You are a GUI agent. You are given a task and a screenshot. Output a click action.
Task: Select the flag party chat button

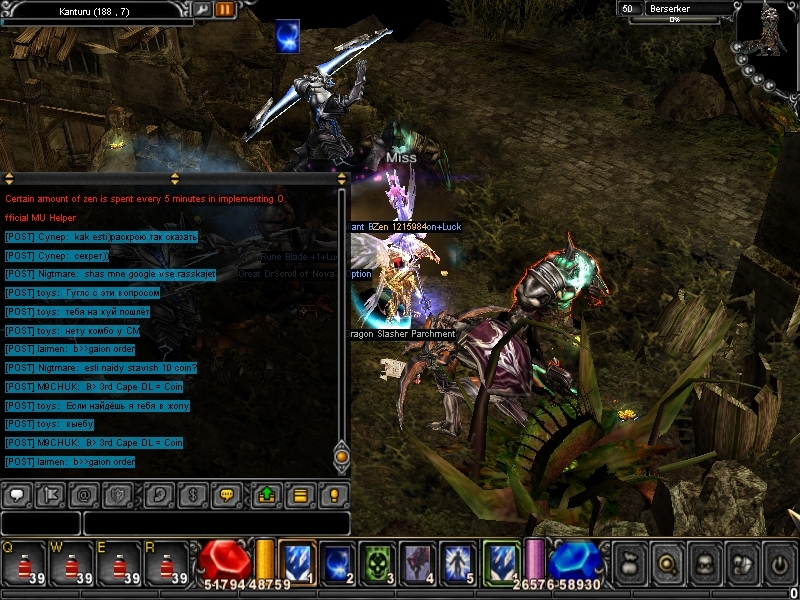tap(52, 494)
